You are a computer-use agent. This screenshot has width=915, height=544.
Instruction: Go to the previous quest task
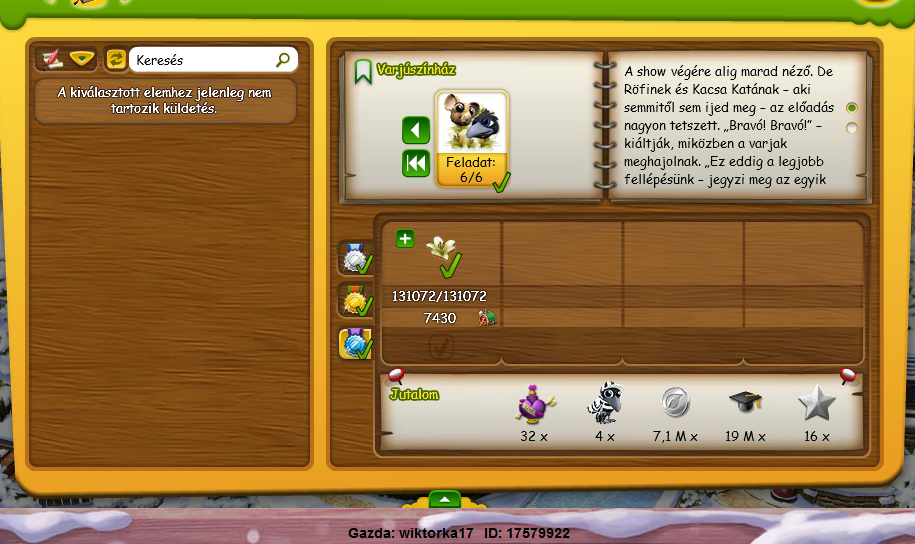tap(416, 131)
